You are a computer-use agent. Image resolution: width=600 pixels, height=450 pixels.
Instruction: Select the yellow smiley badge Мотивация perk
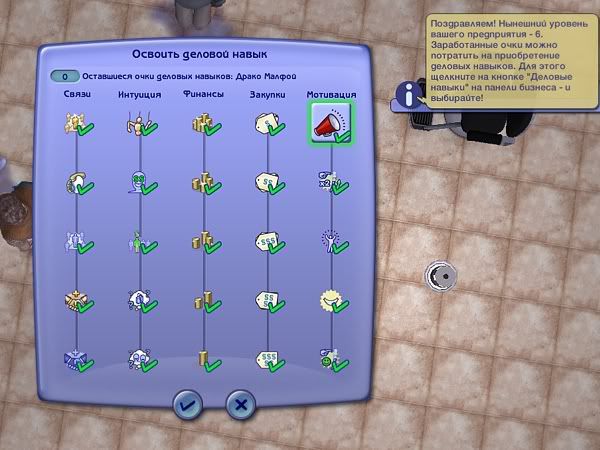click(328, 299)
